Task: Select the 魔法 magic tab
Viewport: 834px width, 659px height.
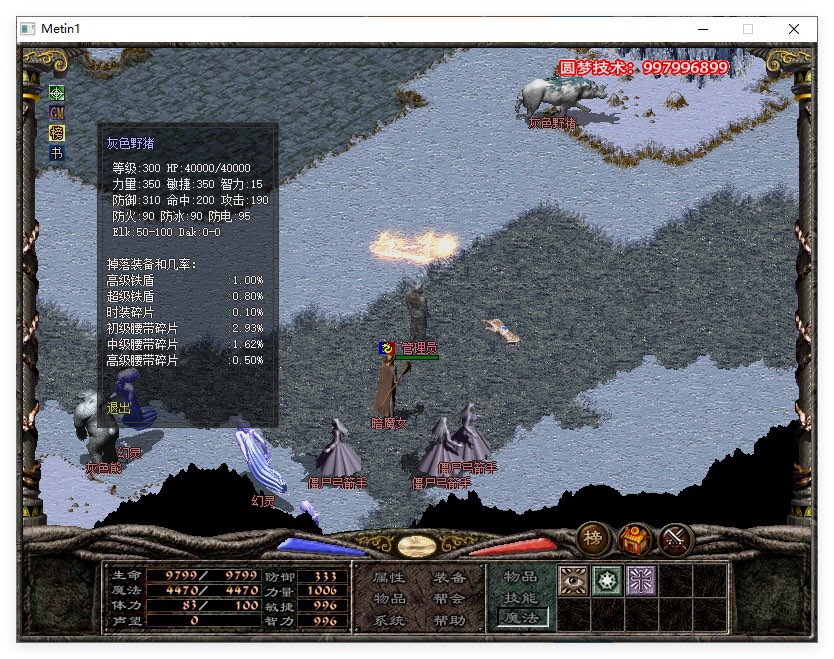Action: pyautogui.click(x=520, y=619)
